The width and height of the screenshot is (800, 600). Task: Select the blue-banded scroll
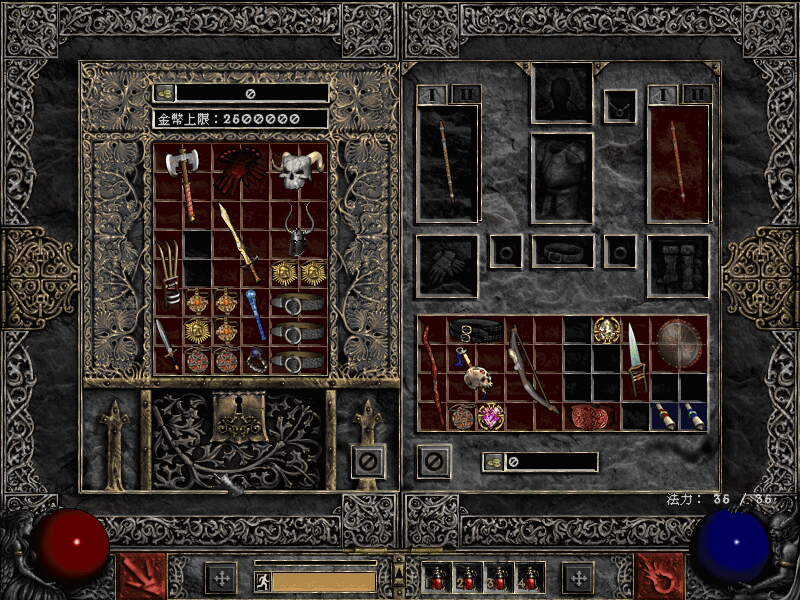692,416
